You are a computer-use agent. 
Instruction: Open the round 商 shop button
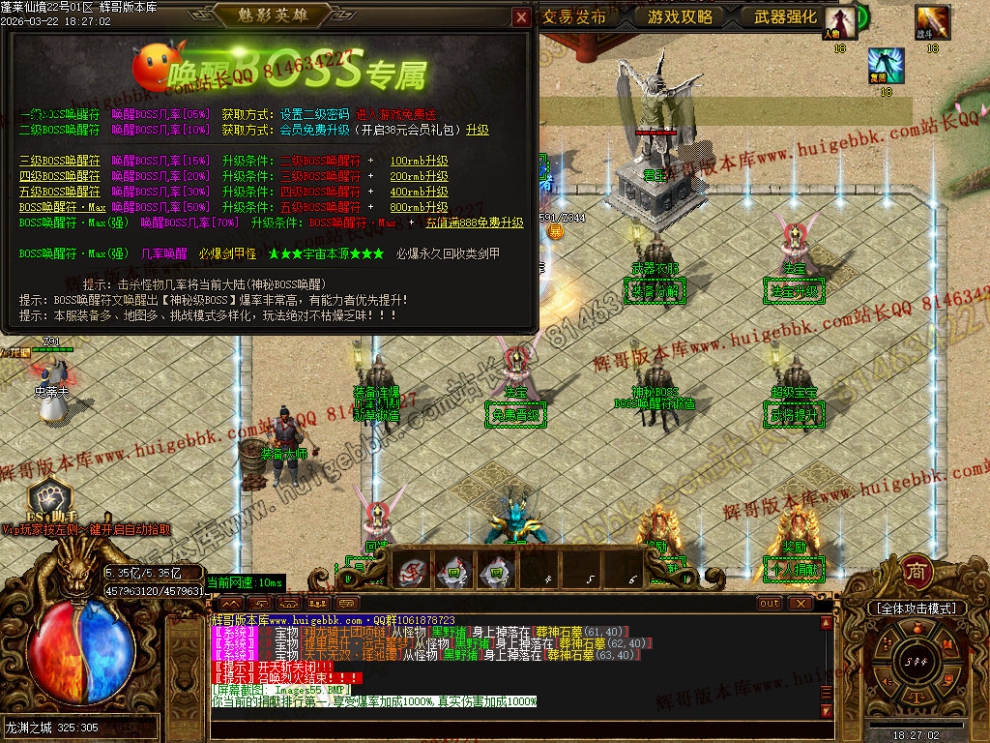pyautogui.click(x=915, y=571)
